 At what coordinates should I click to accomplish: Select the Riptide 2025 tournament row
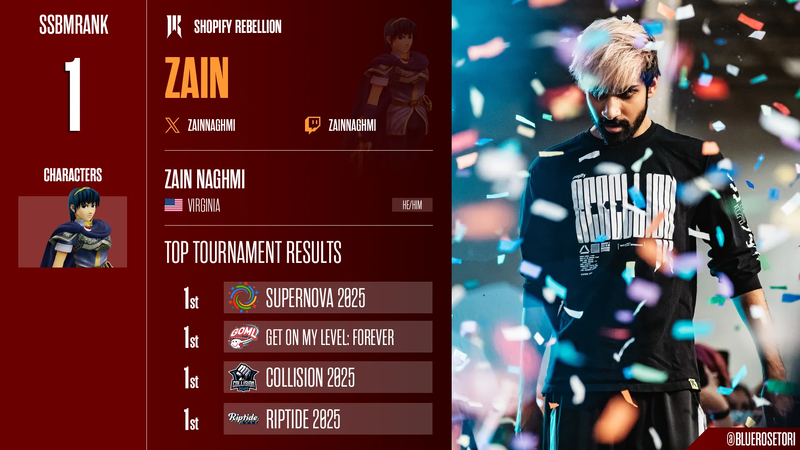[328, 419]
